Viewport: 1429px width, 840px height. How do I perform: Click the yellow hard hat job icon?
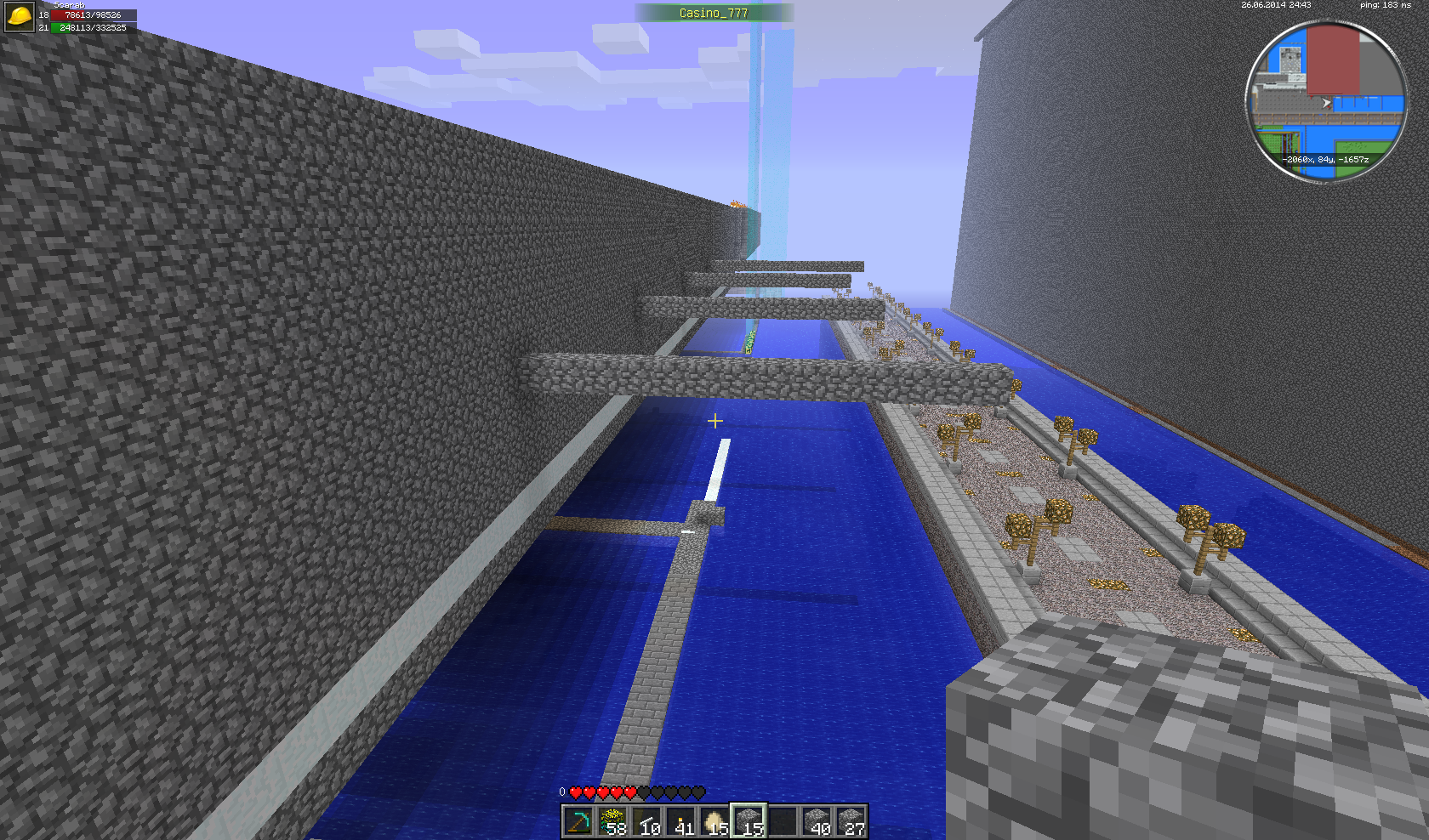click(x=19, y=16)
